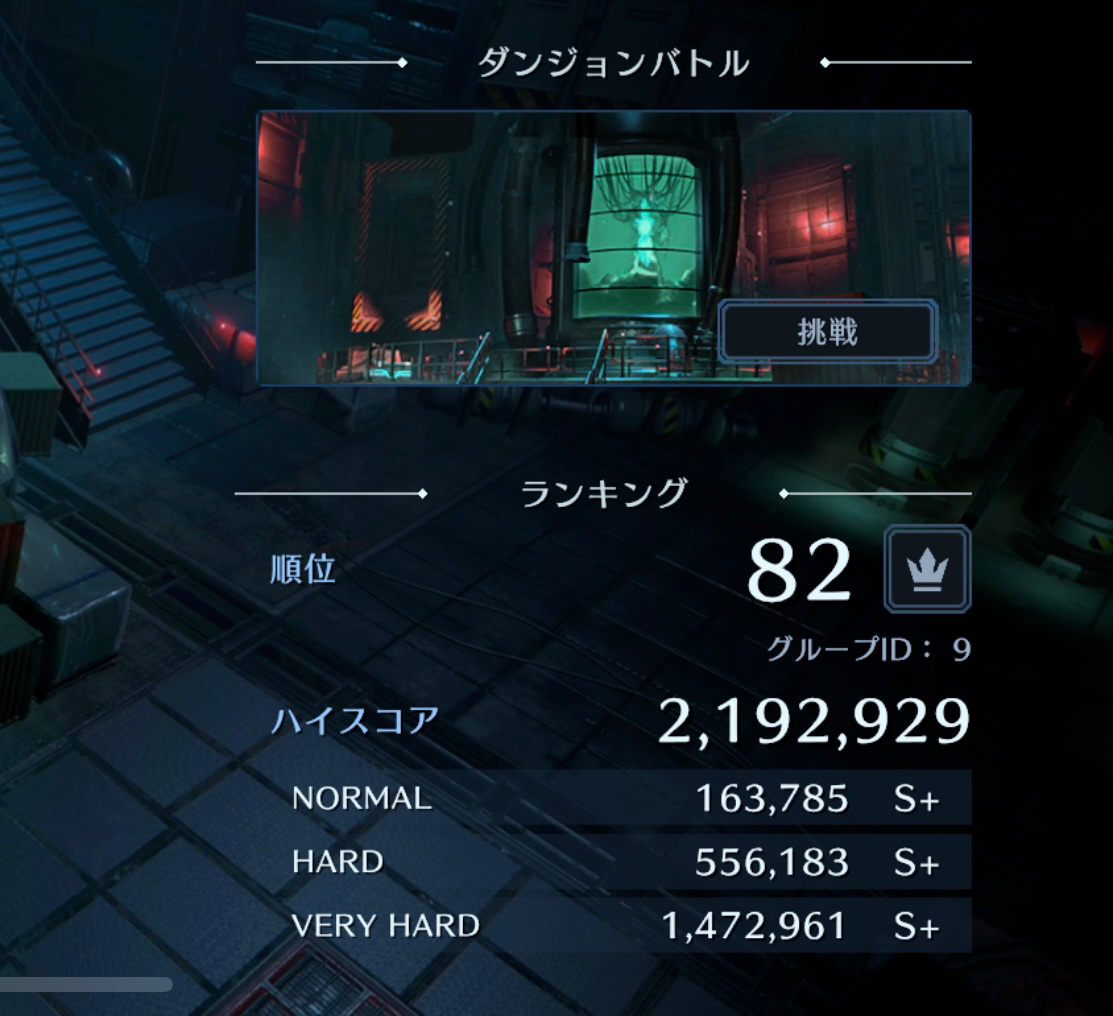1113x1016 pixels.
Task: Start the dungeon battle with 挑戦 button
Action: 827,332
